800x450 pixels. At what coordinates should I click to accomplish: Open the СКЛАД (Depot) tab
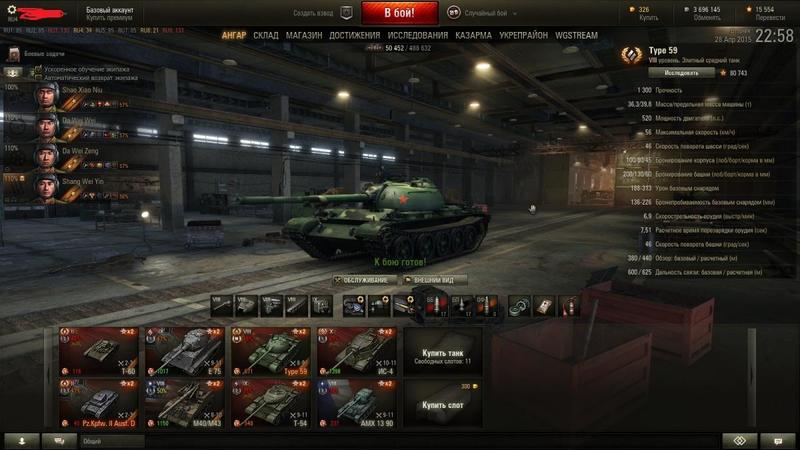265,35
